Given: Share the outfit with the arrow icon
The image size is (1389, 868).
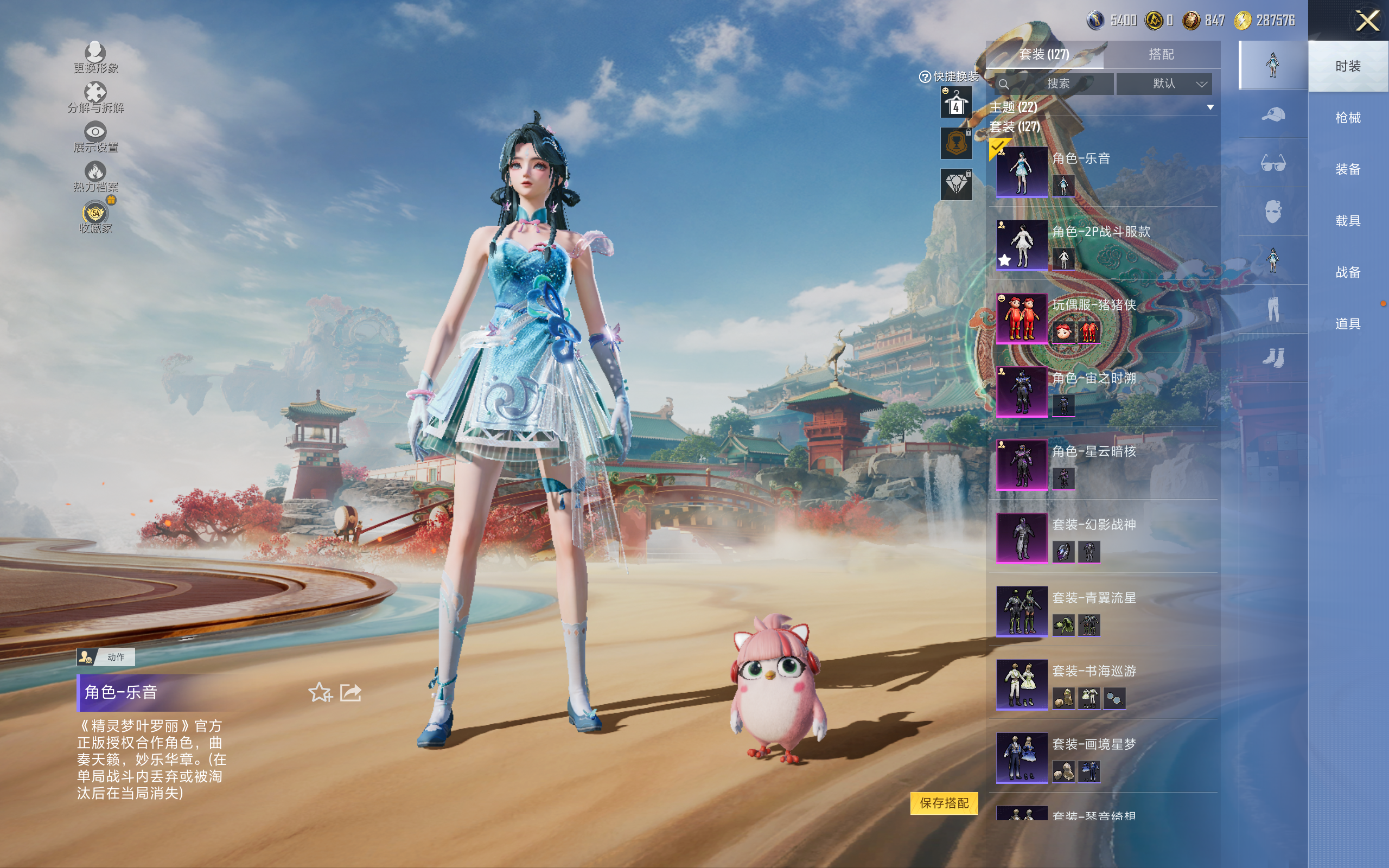Looking at the screenshot, I should (x=351, y=692).
